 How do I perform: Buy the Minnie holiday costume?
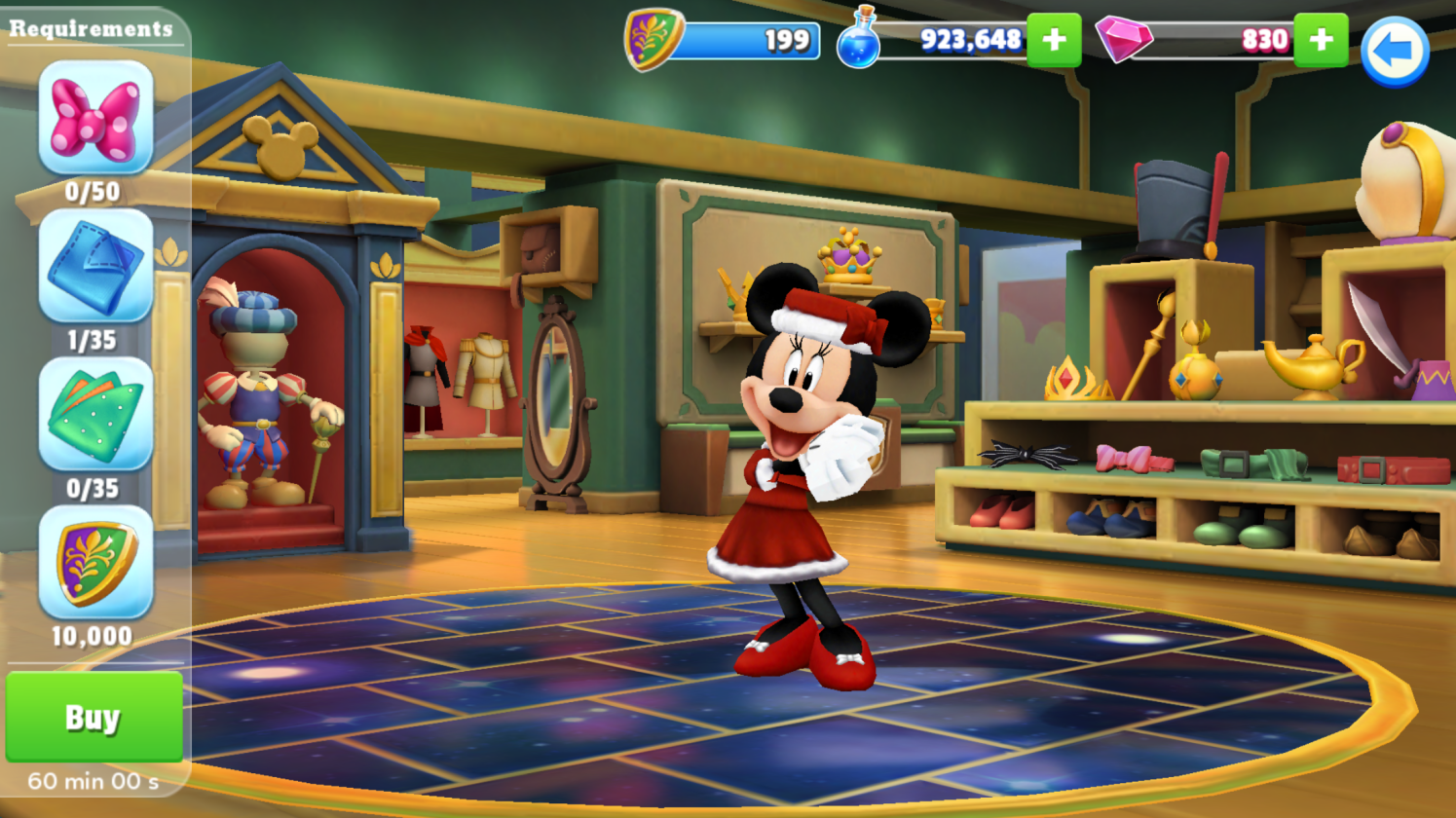pyautogui.click(x=93, y=717)
